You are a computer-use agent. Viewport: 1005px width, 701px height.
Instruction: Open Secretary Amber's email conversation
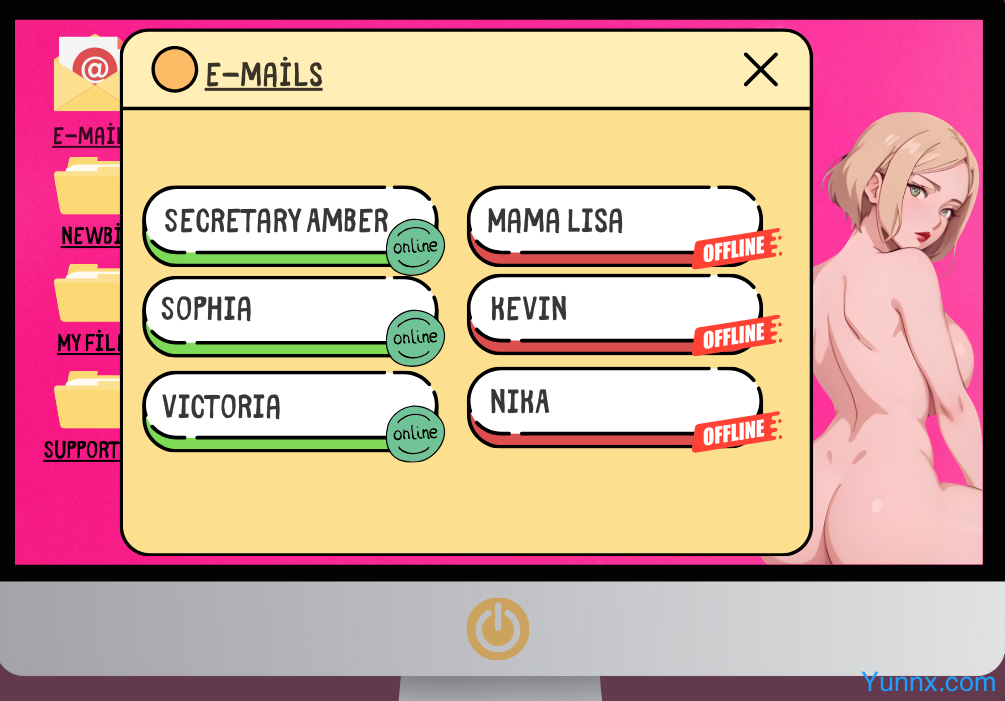(x=275, y=221)
